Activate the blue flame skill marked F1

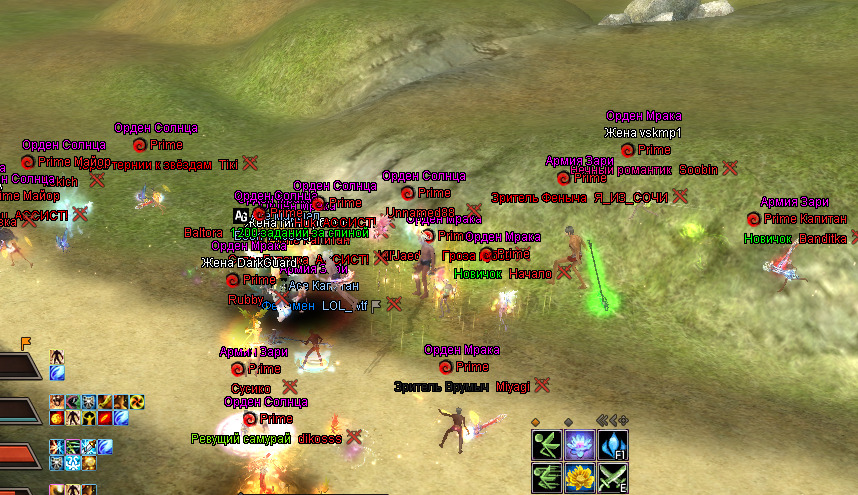pyautogui.click(x=612, y=445)
